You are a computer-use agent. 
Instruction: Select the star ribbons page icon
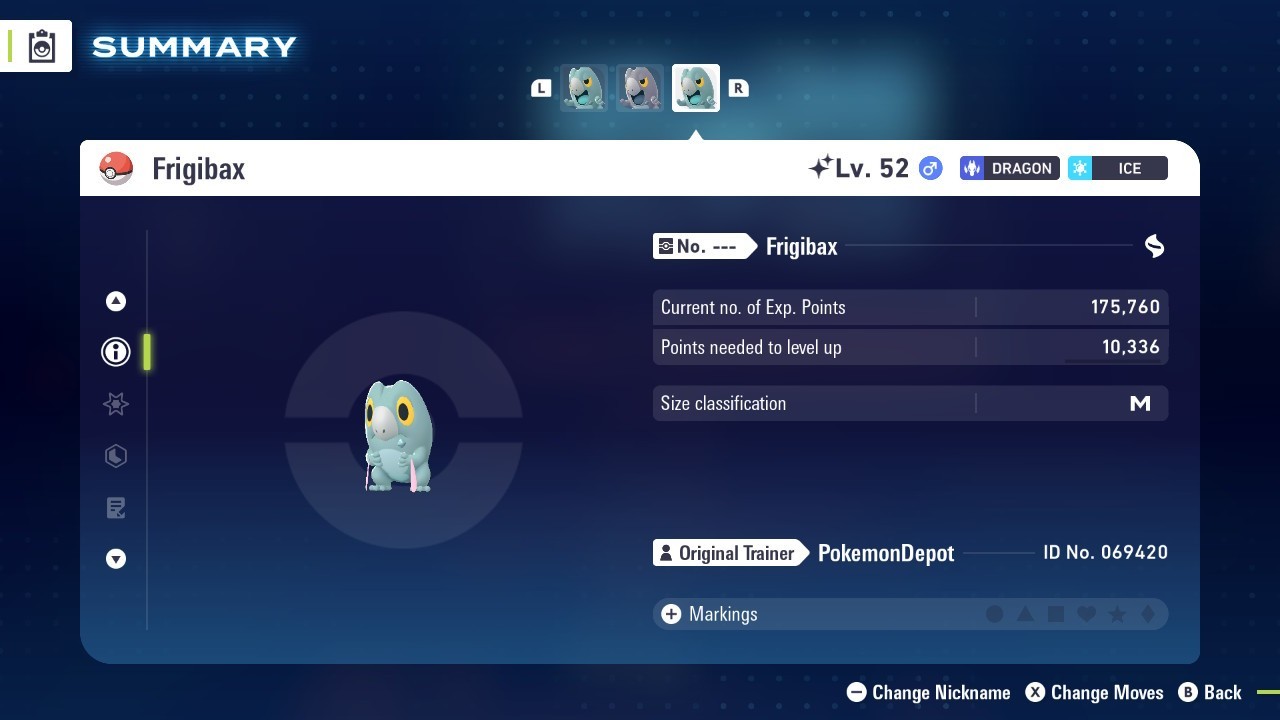115,404
